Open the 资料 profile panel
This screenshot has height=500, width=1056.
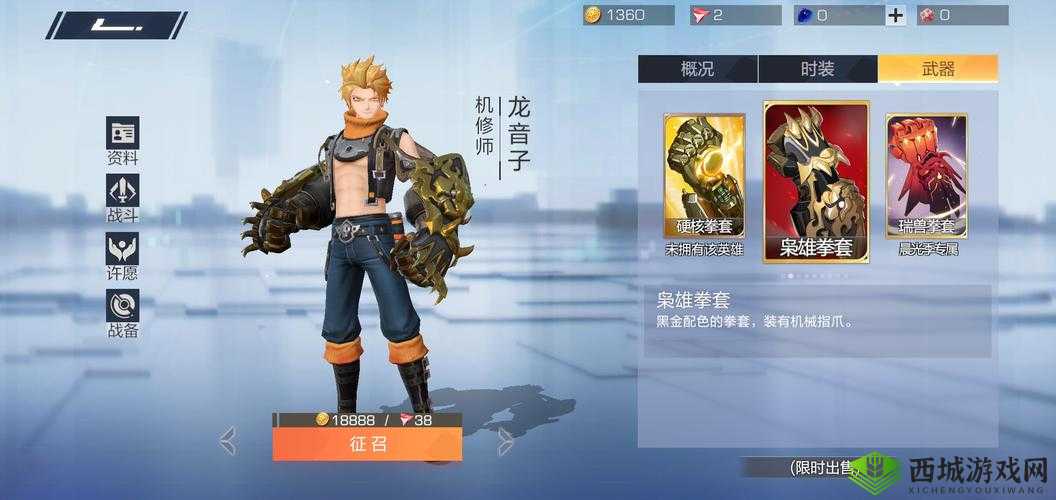122,141
